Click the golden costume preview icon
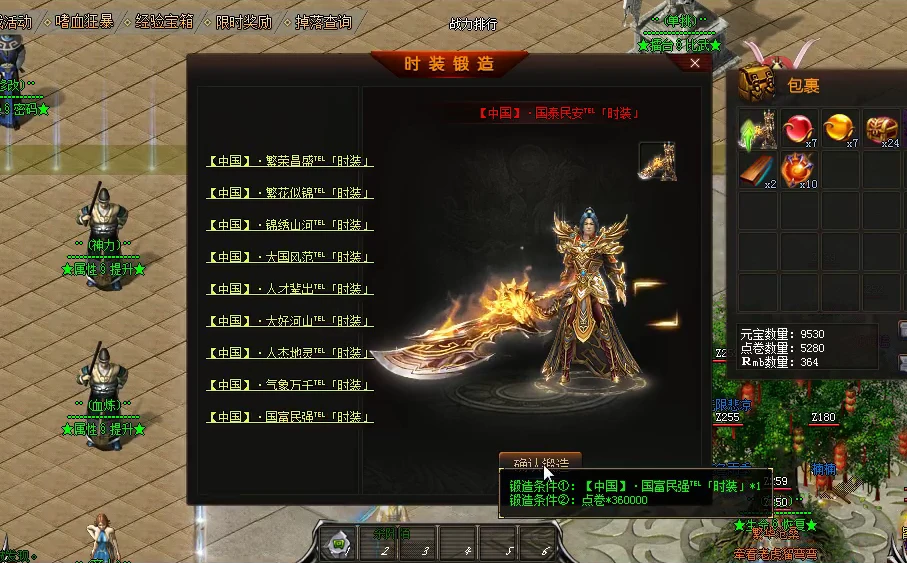907x563 pixels. tap(657, 162)
